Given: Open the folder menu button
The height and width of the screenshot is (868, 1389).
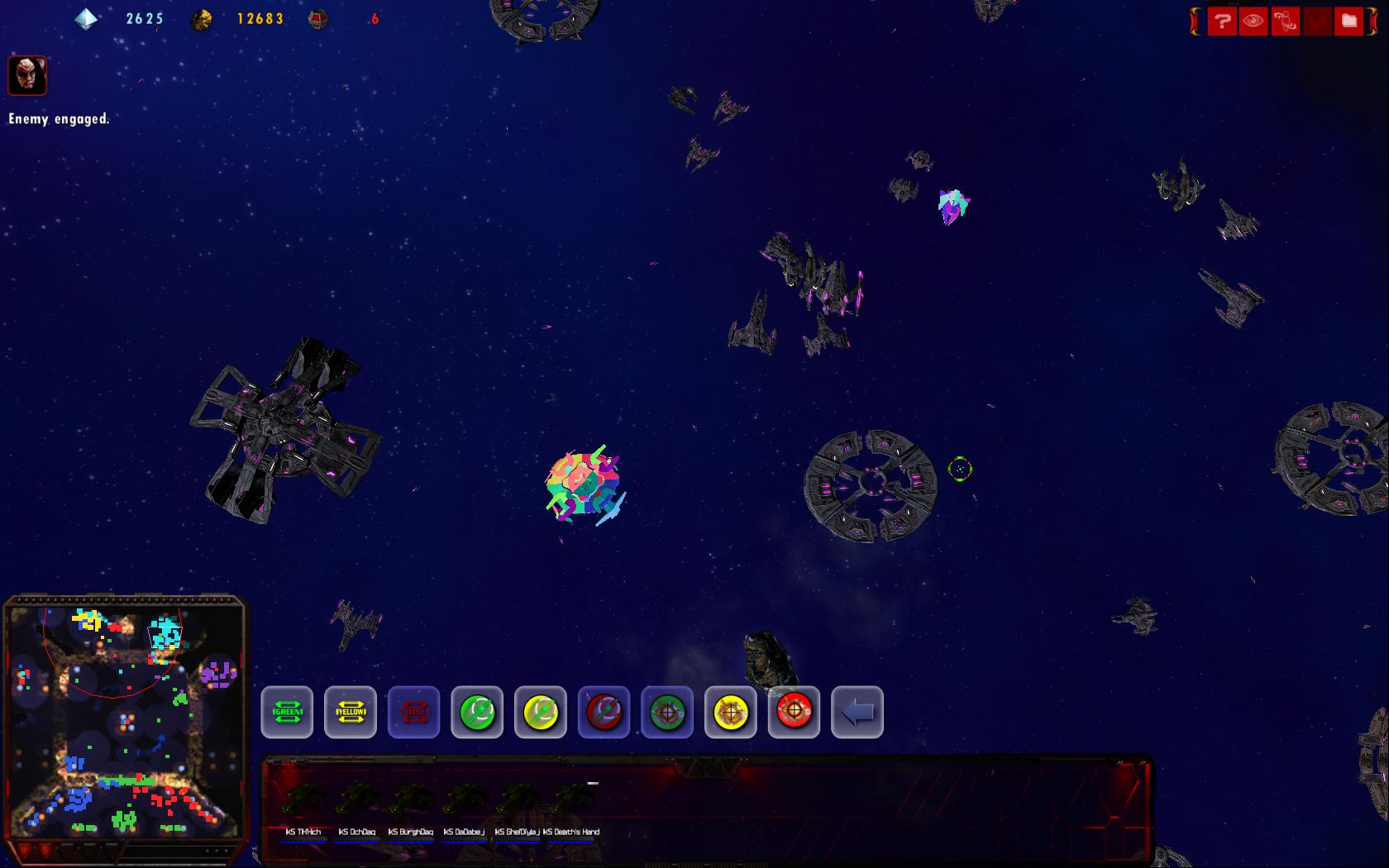Looking at the screenshot, I should tap(1349, 21).
